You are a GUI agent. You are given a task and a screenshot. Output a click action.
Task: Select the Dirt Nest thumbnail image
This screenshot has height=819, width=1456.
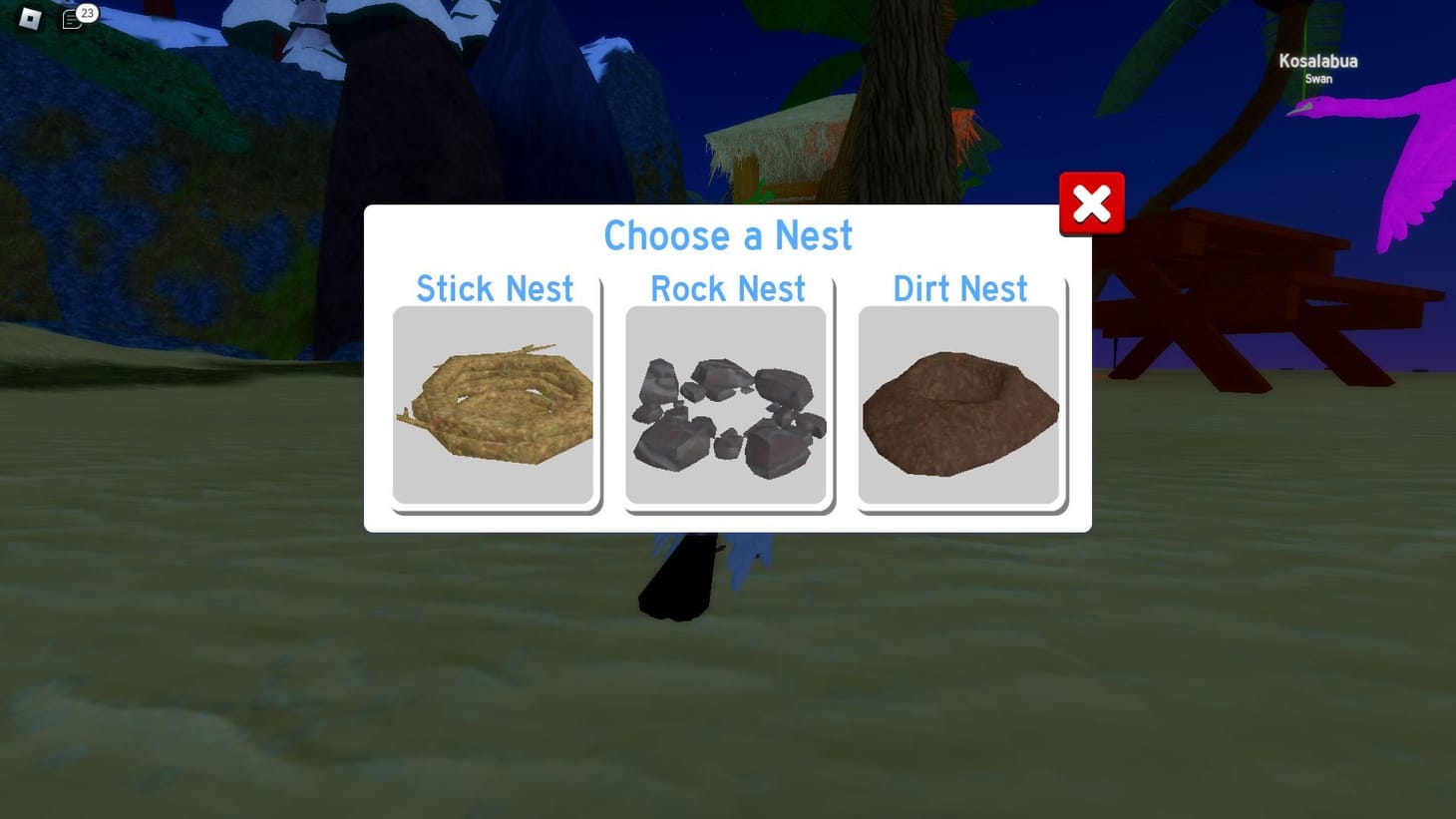point(958,404)
